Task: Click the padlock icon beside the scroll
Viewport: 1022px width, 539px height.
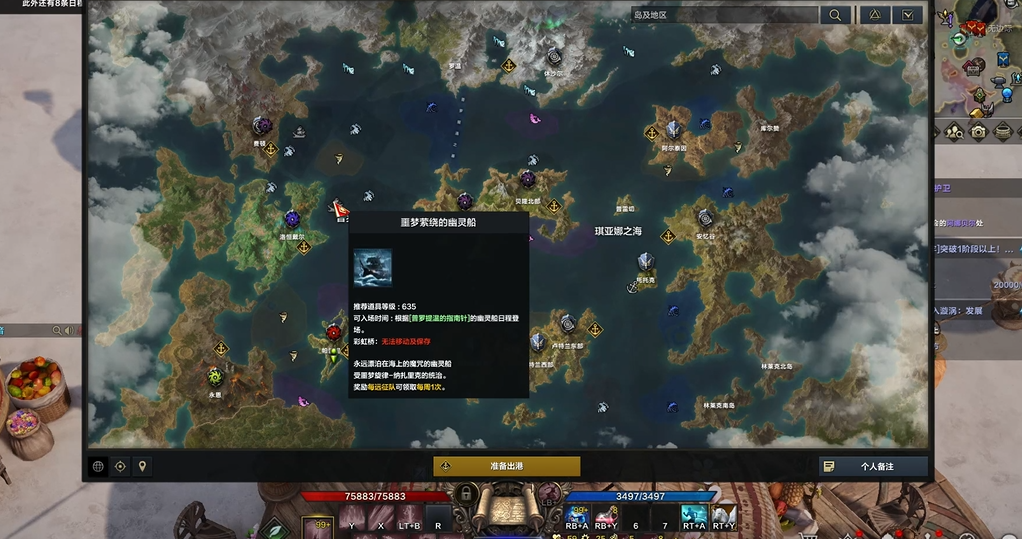Action: click(x=463, y=494)
